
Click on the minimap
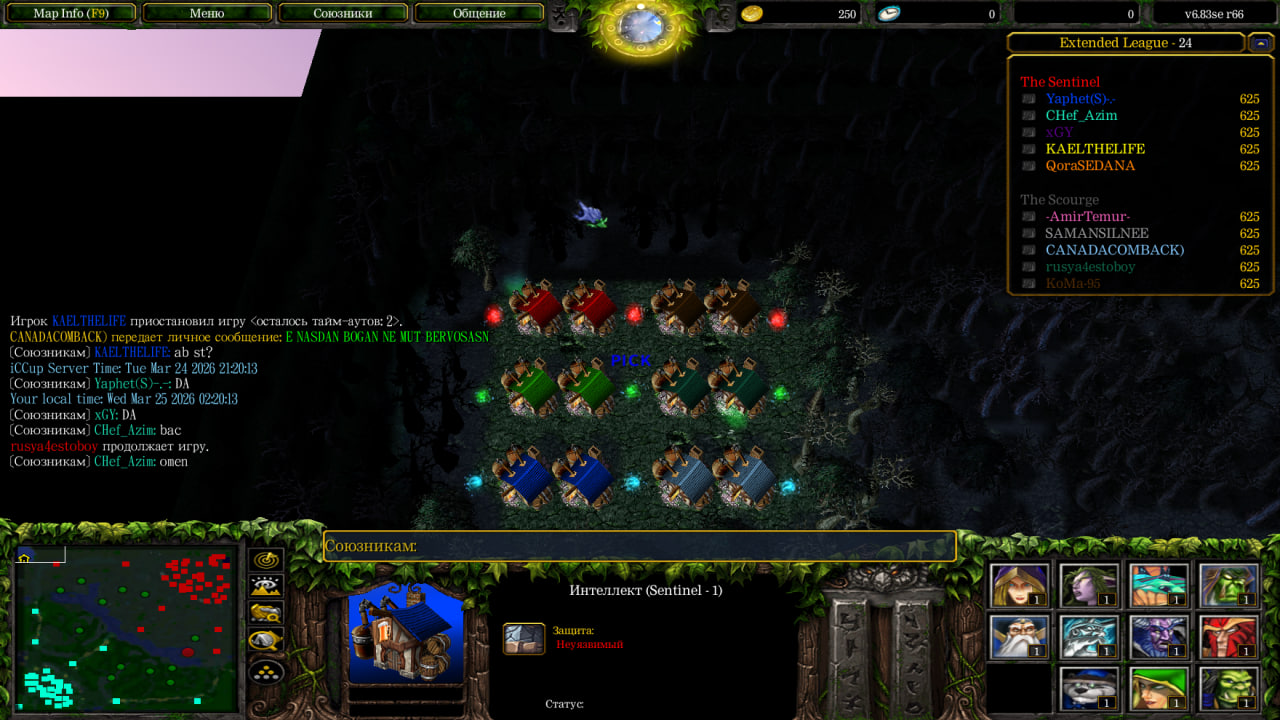coord(125,628)
